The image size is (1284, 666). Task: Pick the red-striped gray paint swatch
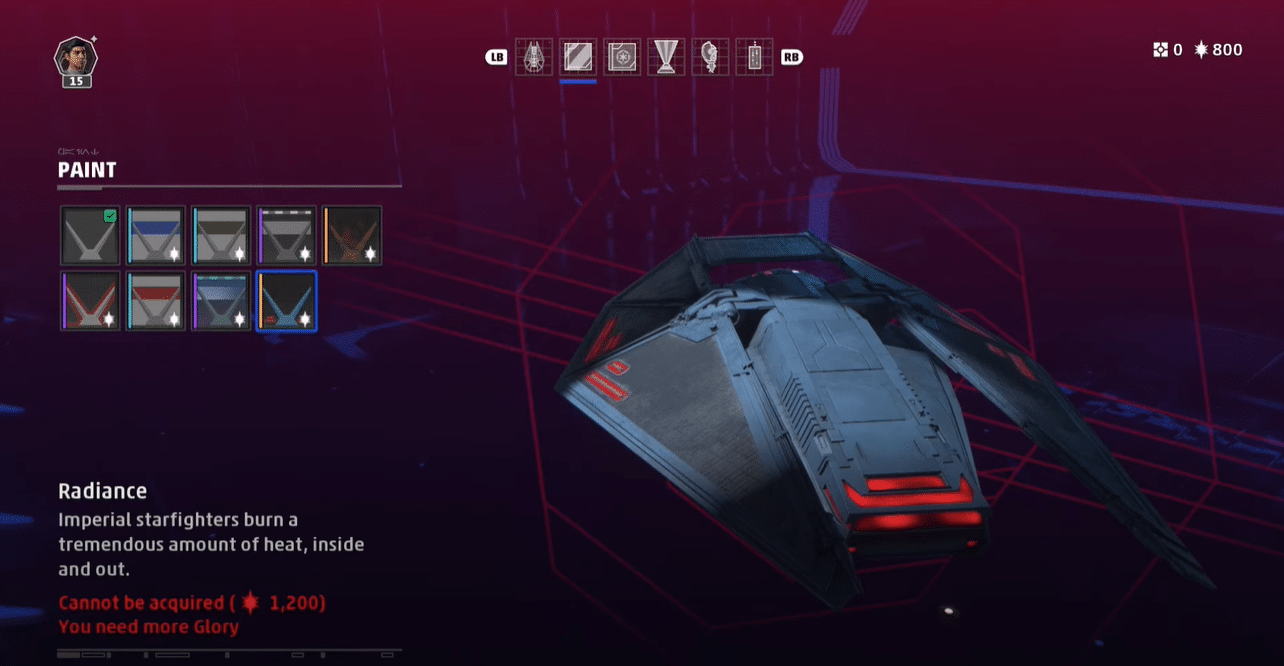[x=156, y=301]
